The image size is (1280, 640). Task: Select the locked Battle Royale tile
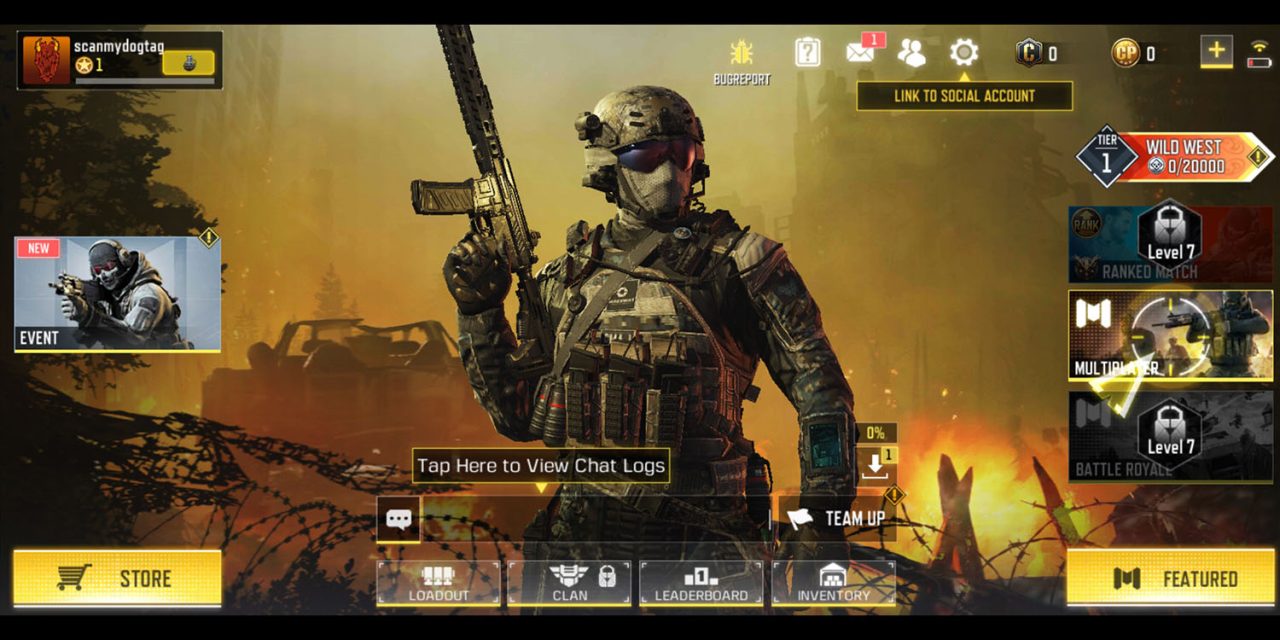1170,437
